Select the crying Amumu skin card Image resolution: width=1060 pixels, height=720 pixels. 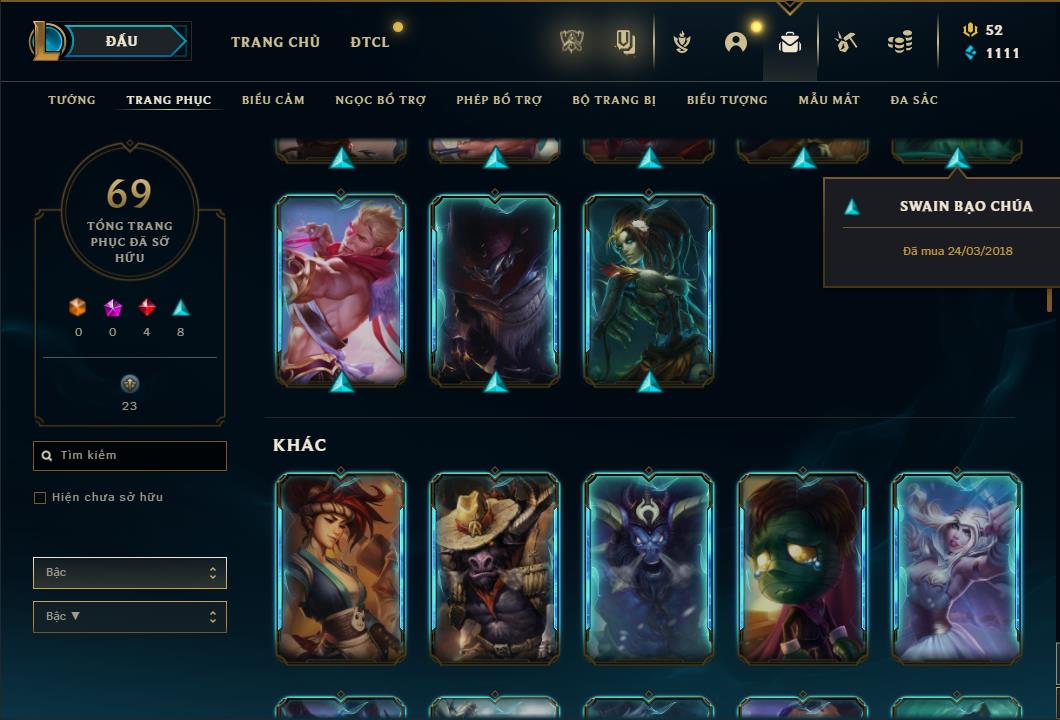click(803, 568)
